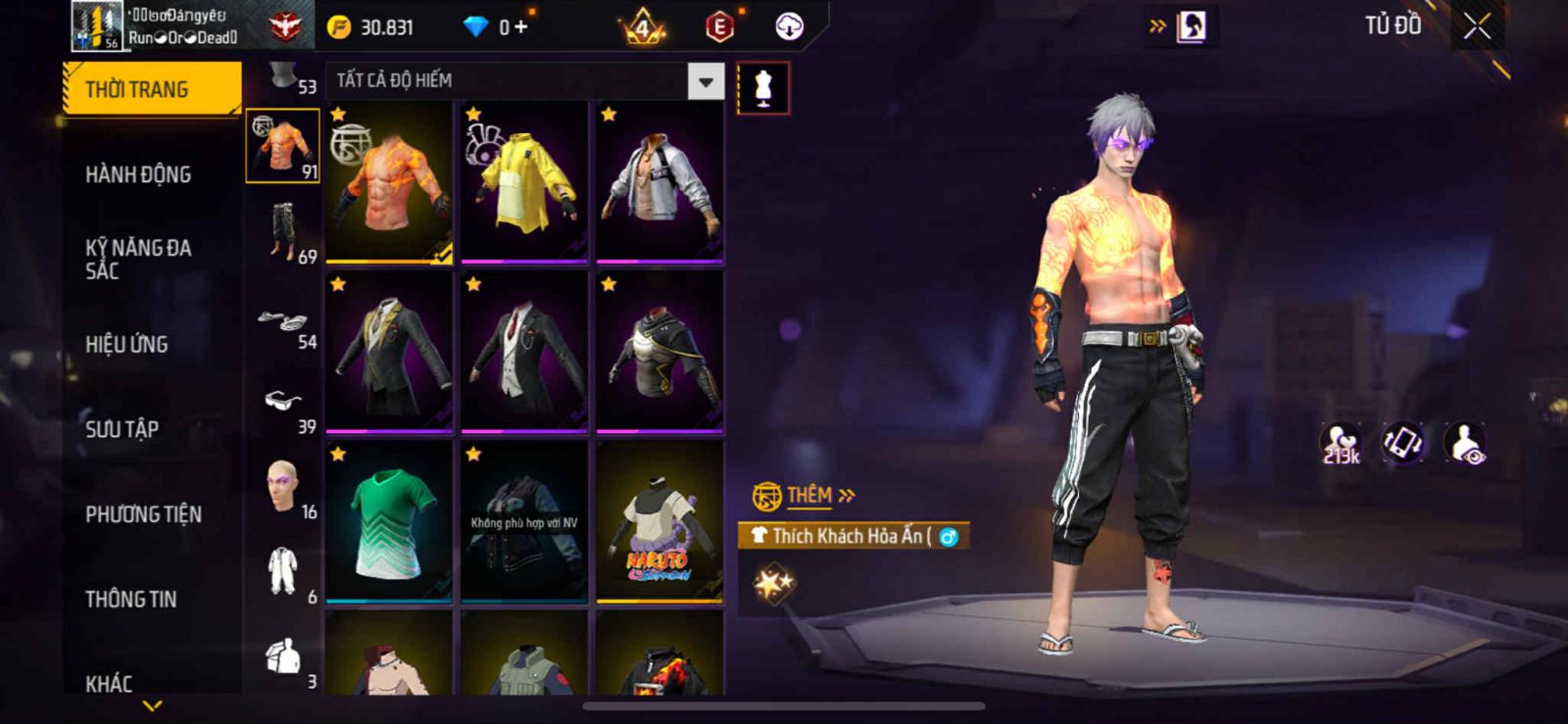The height and width of the screenshot is (724, 1568).
Task: Select the Kỹ Năng Đa Sắc tab
Action: pos(138,259)
